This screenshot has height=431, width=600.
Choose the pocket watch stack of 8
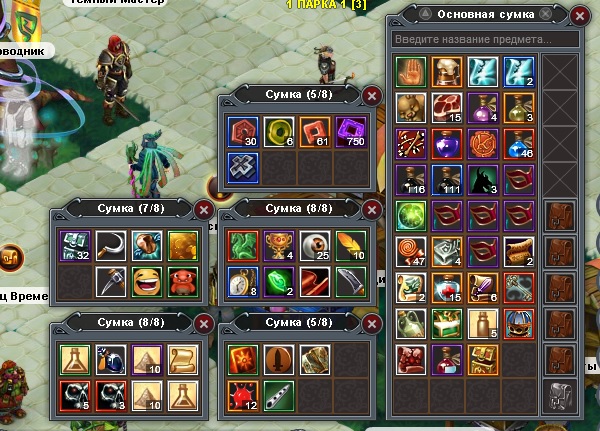tap(243, 279)
